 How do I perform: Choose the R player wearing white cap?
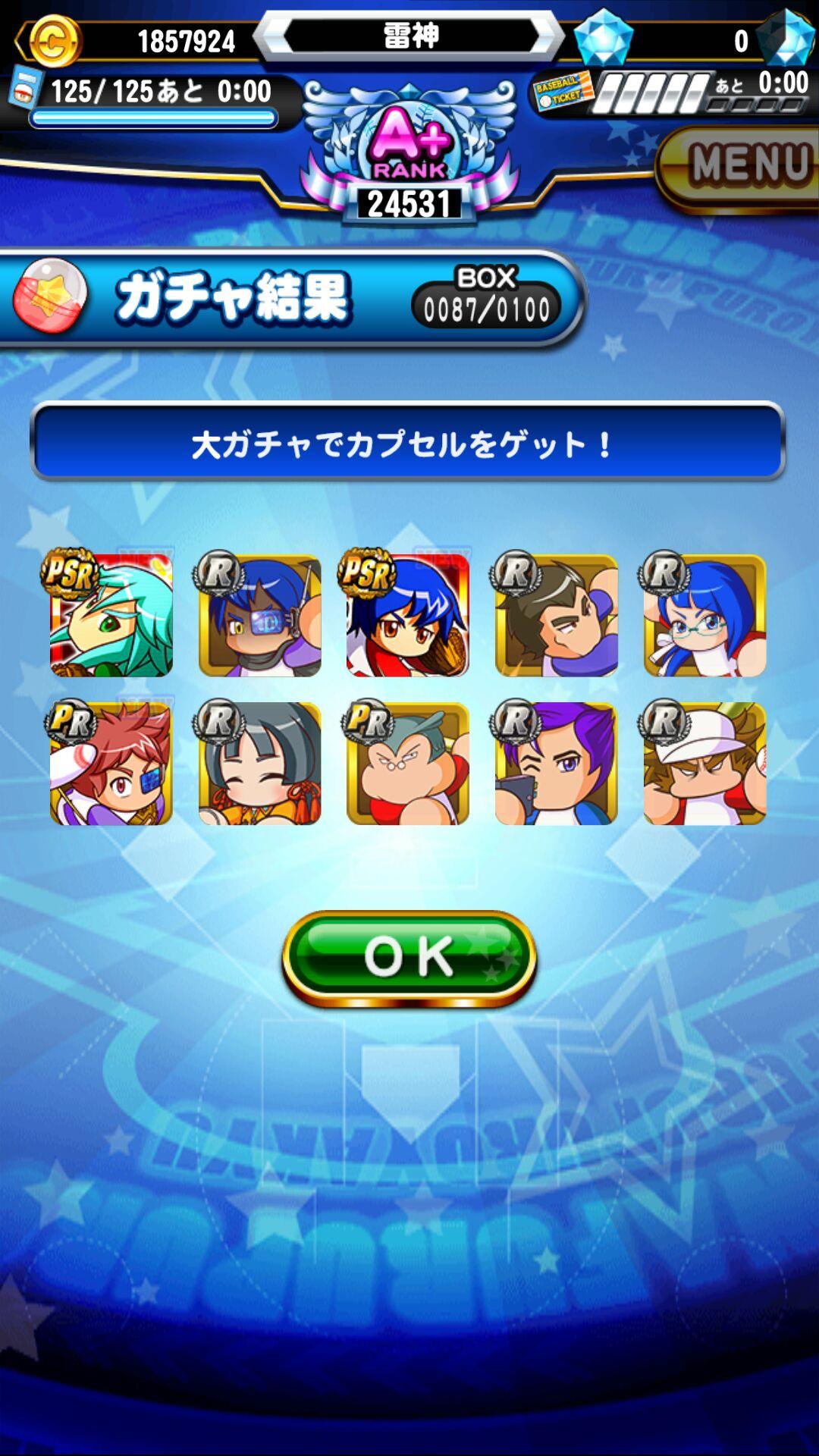(704, 764)
